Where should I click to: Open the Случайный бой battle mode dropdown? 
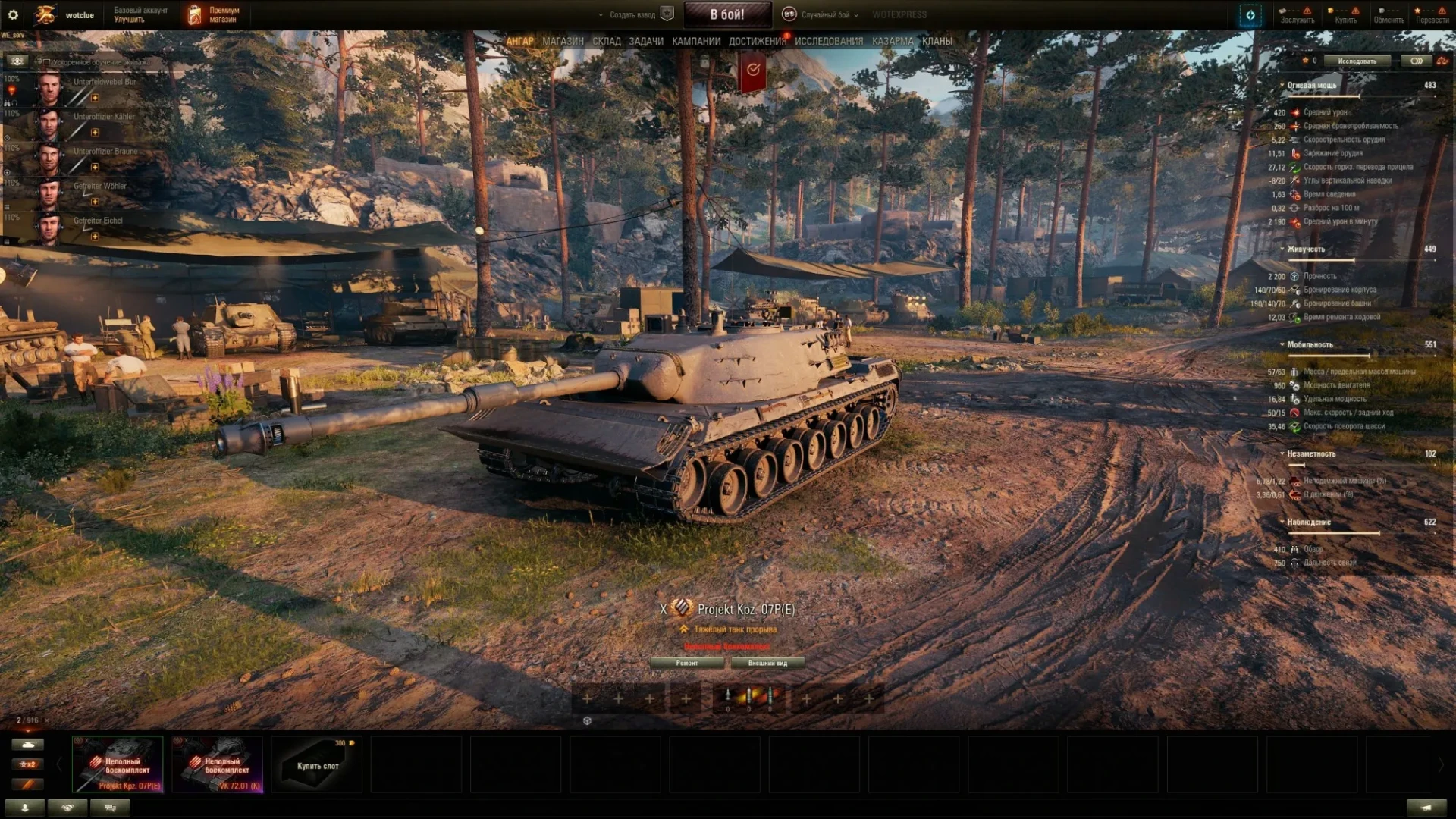[824, 14]
